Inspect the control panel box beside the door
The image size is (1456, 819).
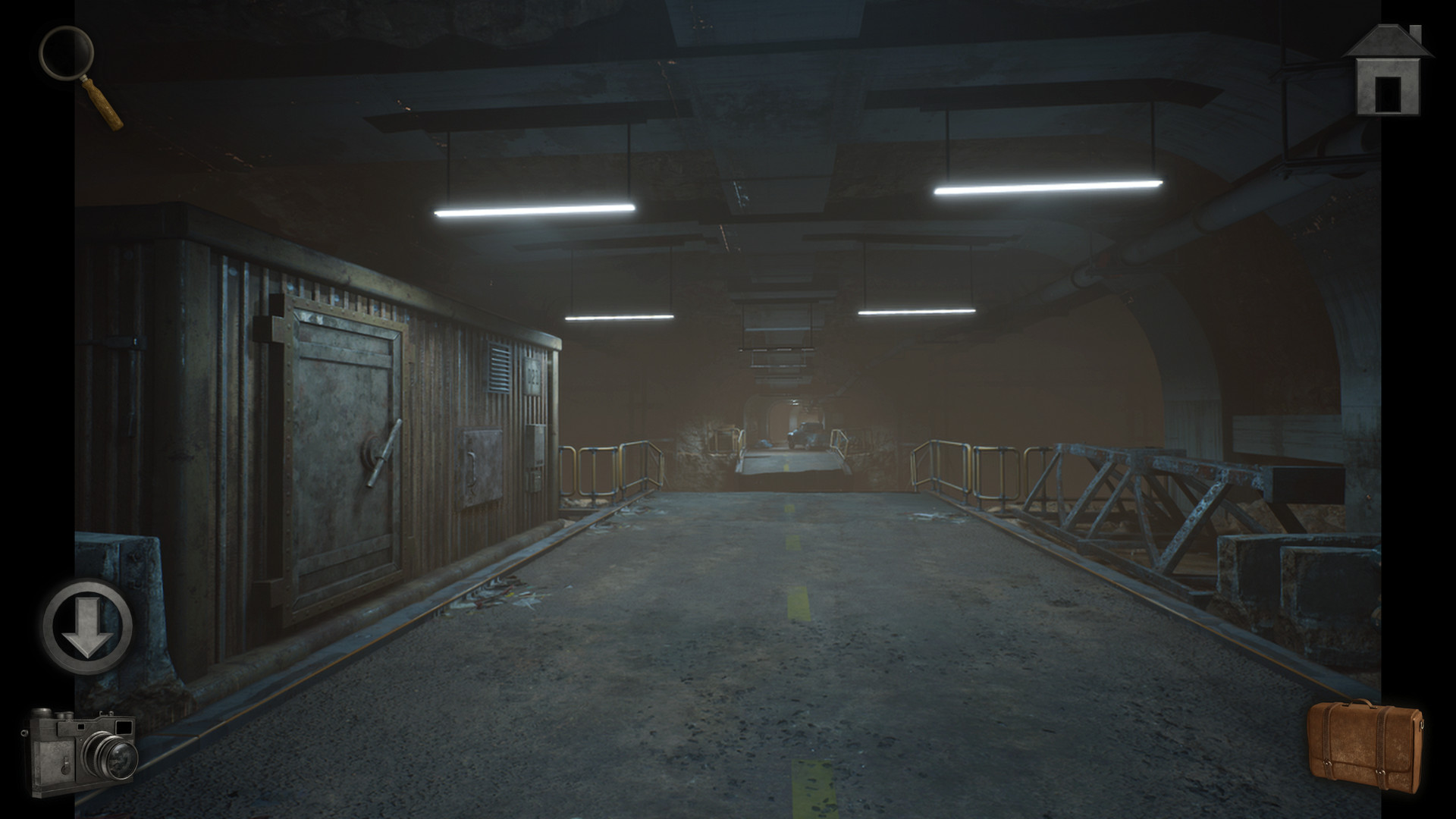pos(536,445)
